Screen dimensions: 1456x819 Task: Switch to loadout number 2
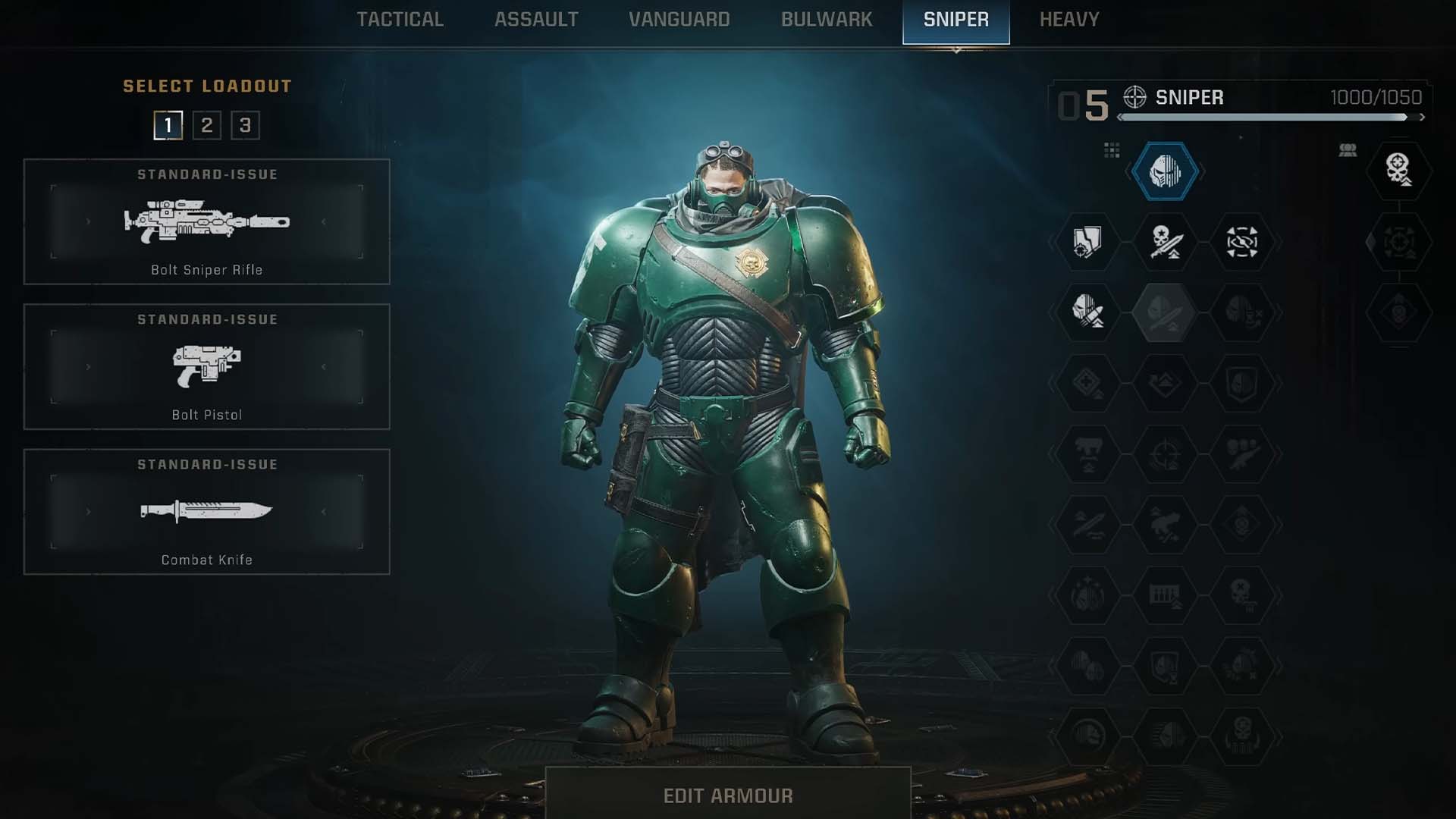pos(206,125)
